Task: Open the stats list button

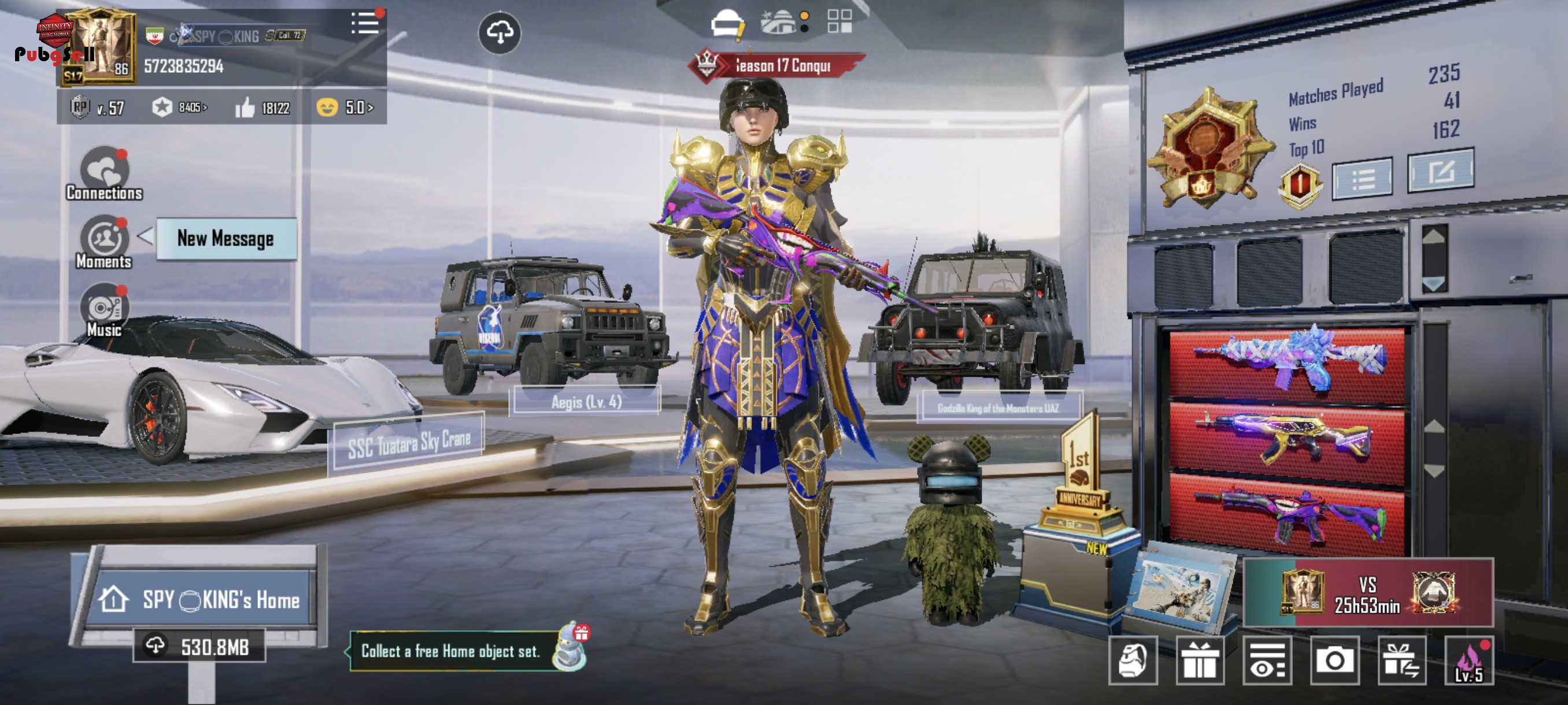Action: click(x=1362, y=178)
